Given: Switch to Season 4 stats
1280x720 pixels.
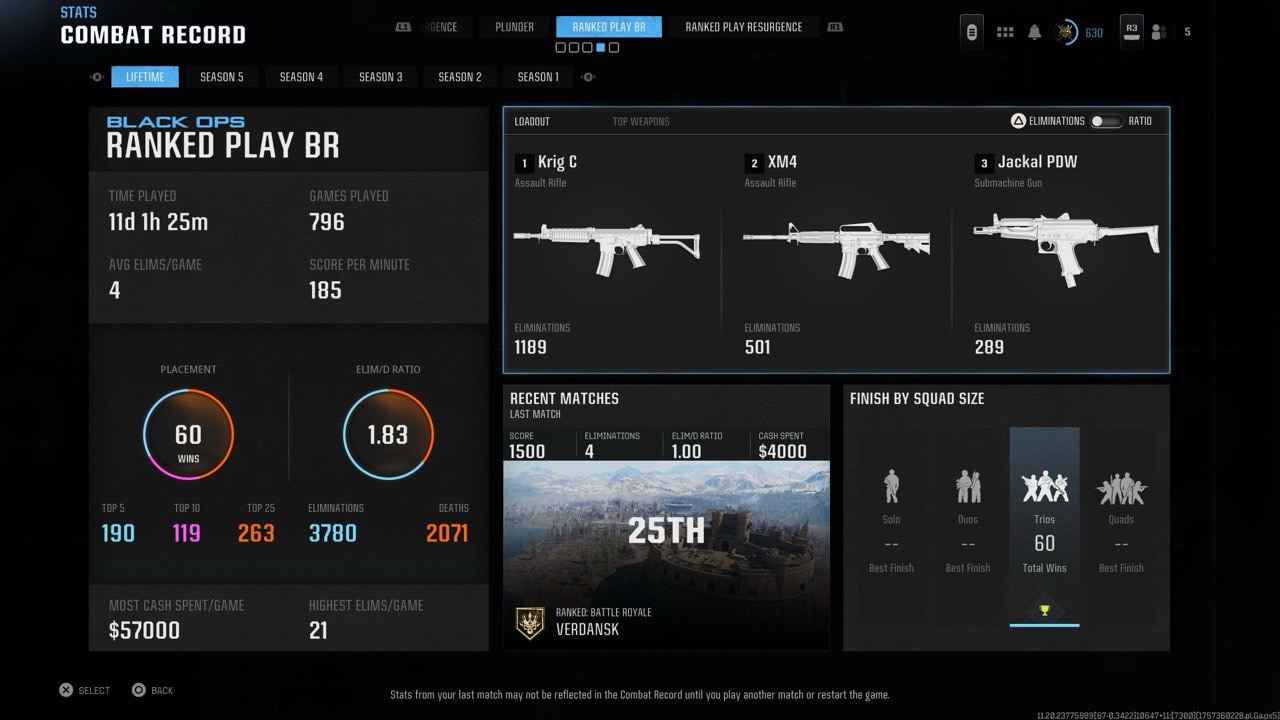Looking at the screenshot, I should 301,77.
